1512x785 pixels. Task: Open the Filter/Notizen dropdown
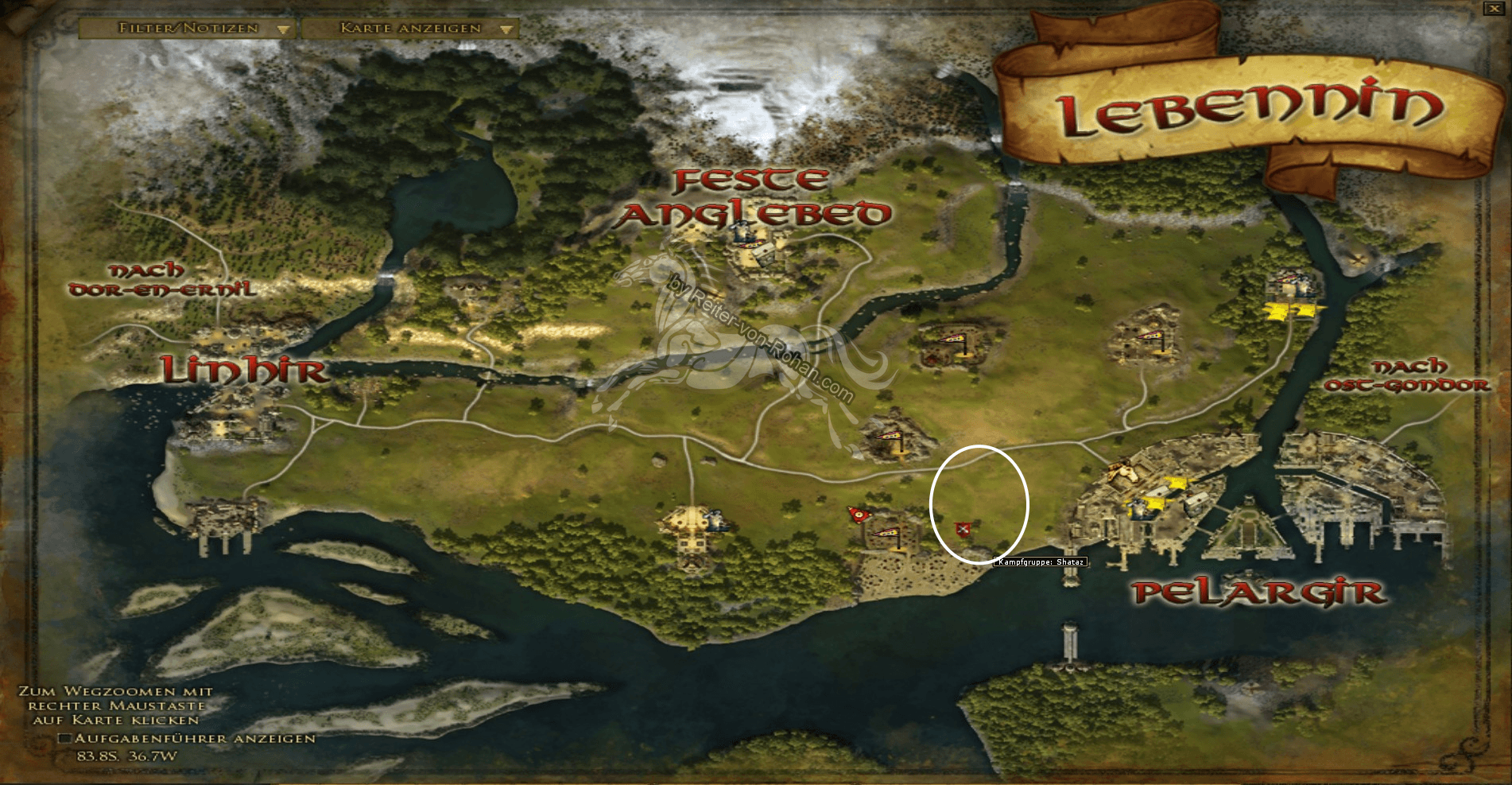pyautogui.click(x=187, y=27)
